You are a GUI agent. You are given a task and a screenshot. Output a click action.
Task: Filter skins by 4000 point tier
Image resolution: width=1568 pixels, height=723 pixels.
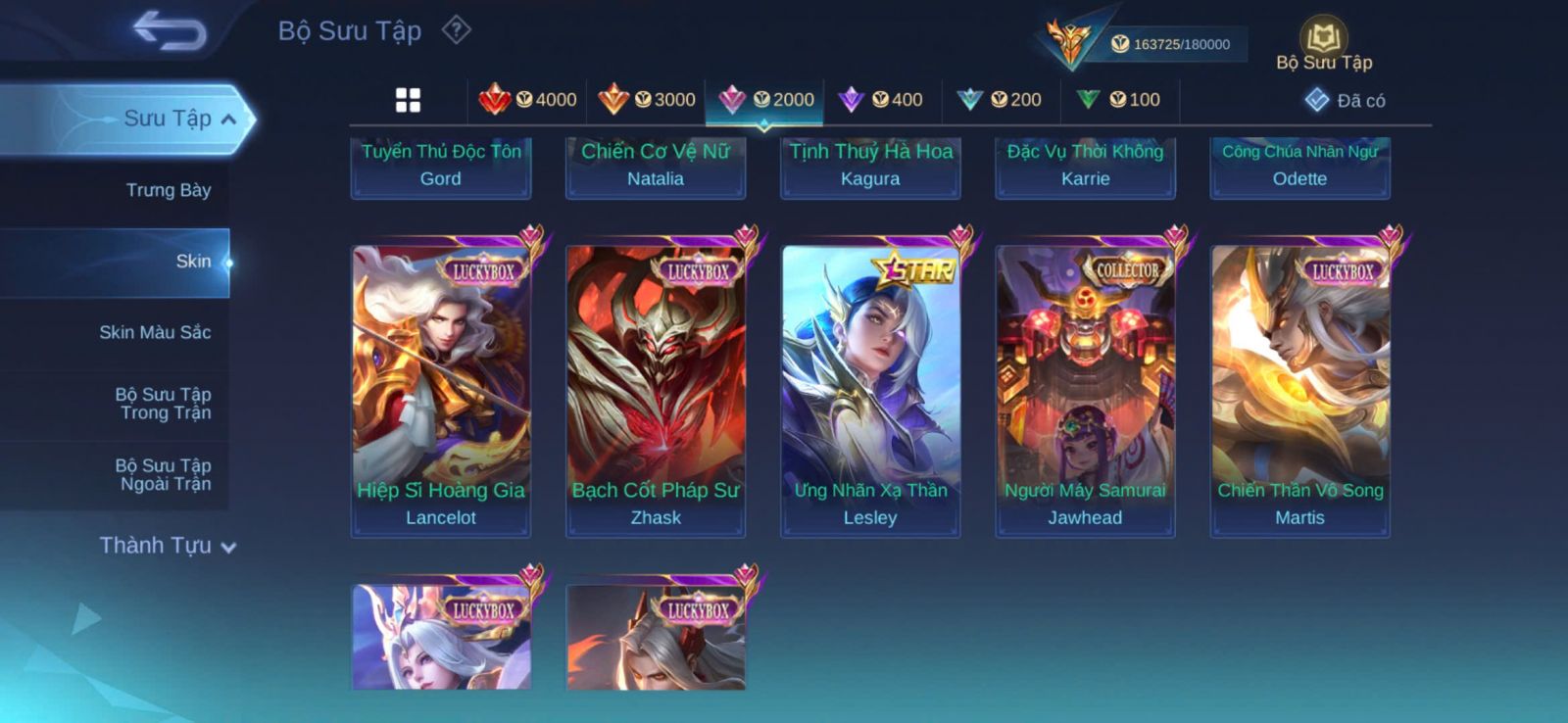point(527,100)
